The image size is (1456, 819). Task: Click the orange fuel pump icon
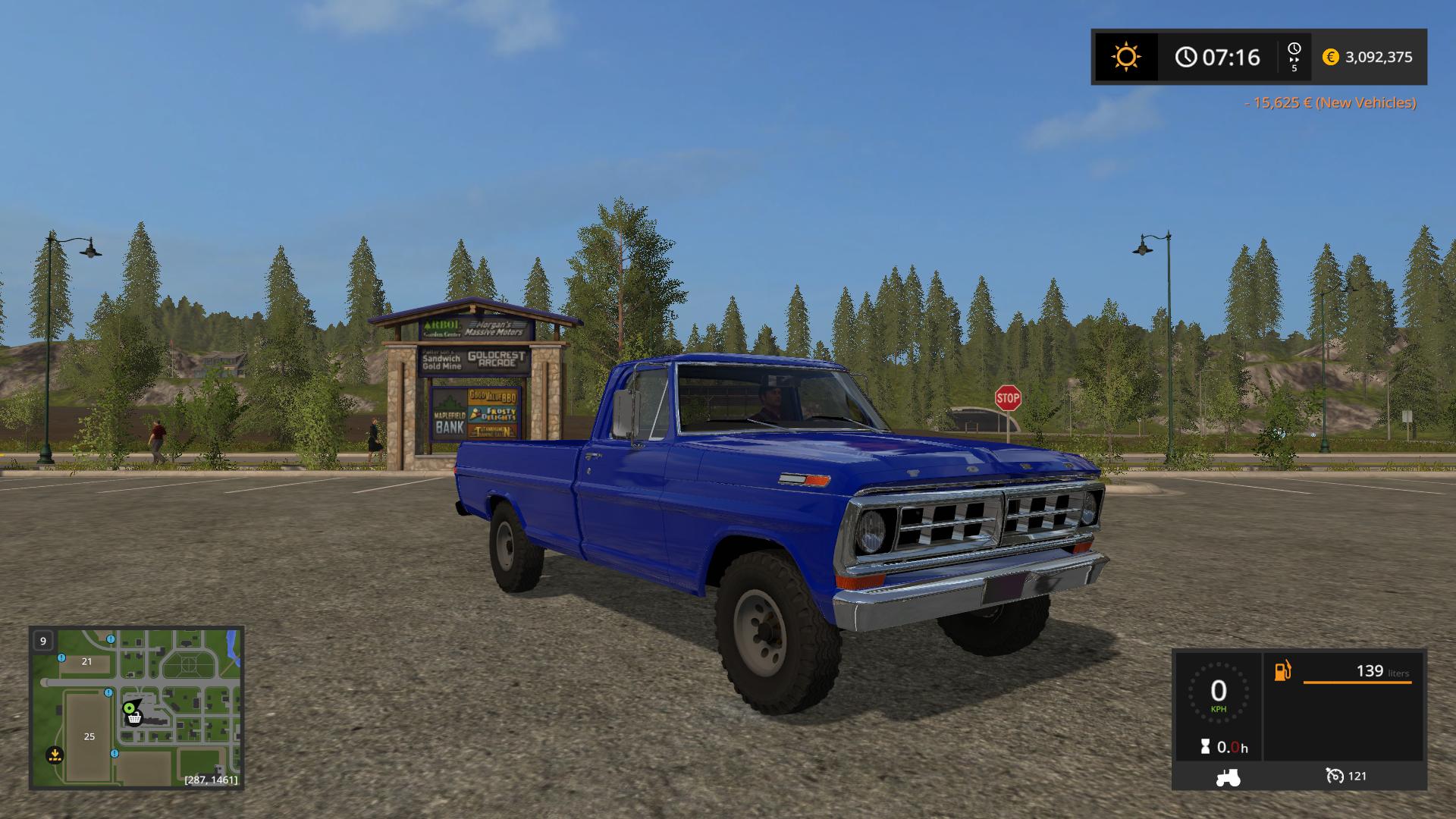[x=1282, y=671]
